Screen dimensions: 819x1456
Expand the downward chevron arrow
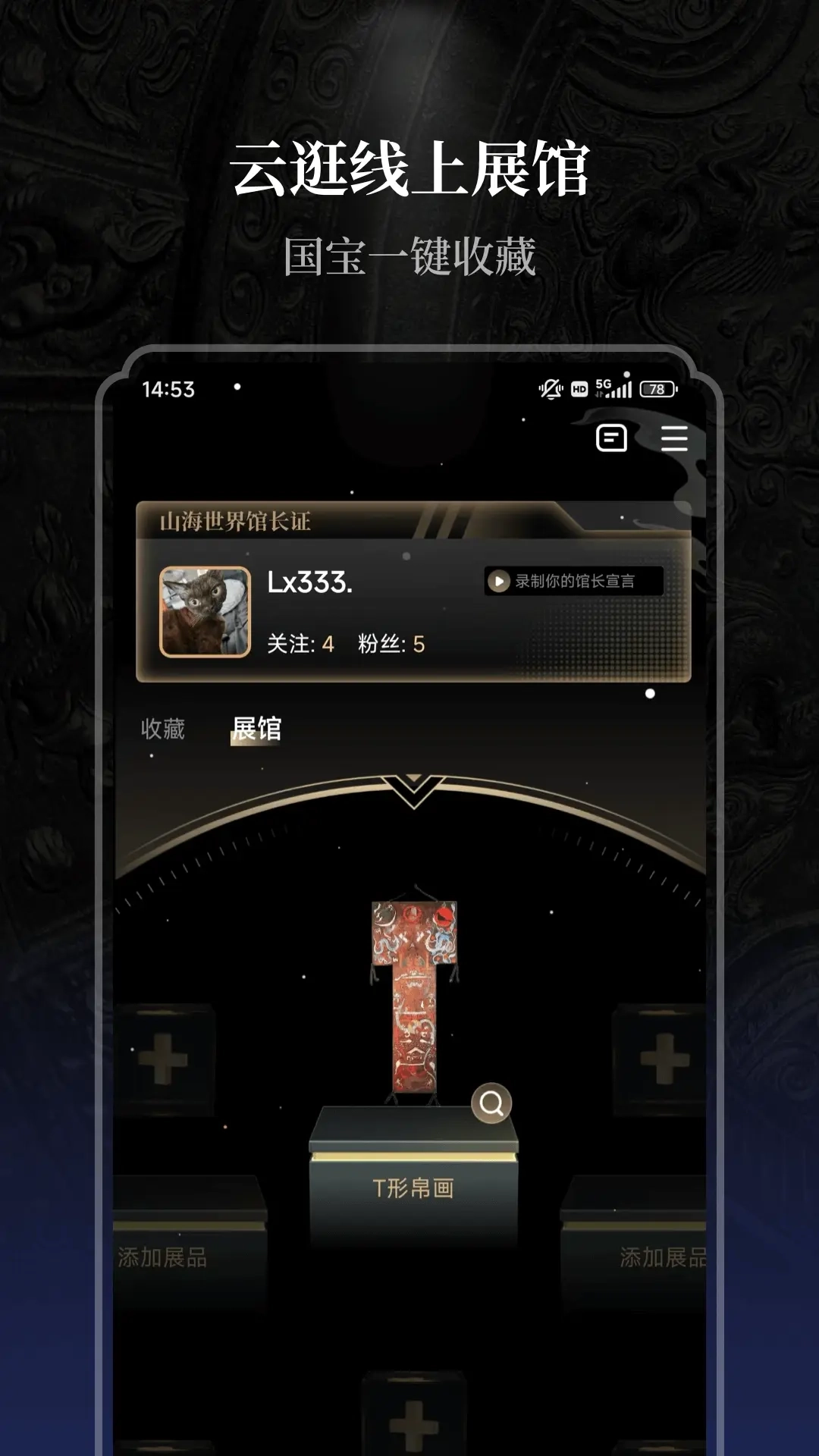(414, 790)
